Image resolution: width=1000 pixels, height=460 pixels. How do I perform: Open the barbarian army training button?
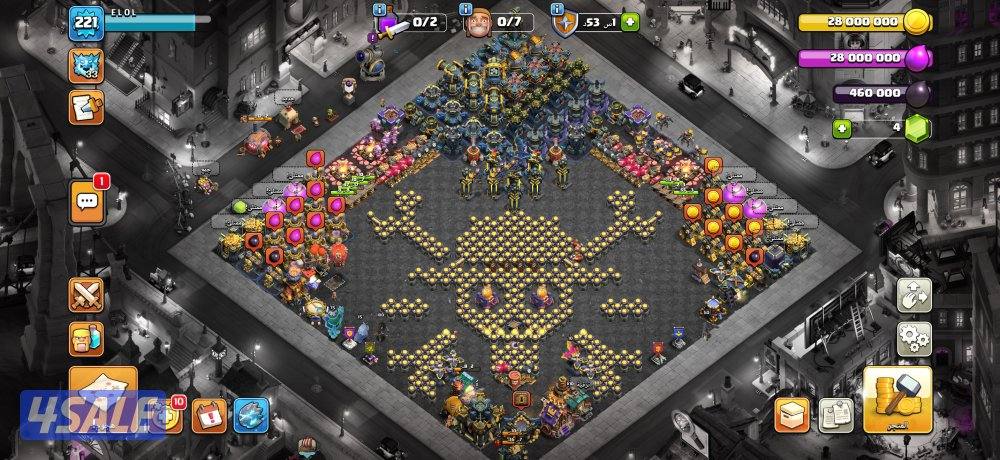pos(86,338)
